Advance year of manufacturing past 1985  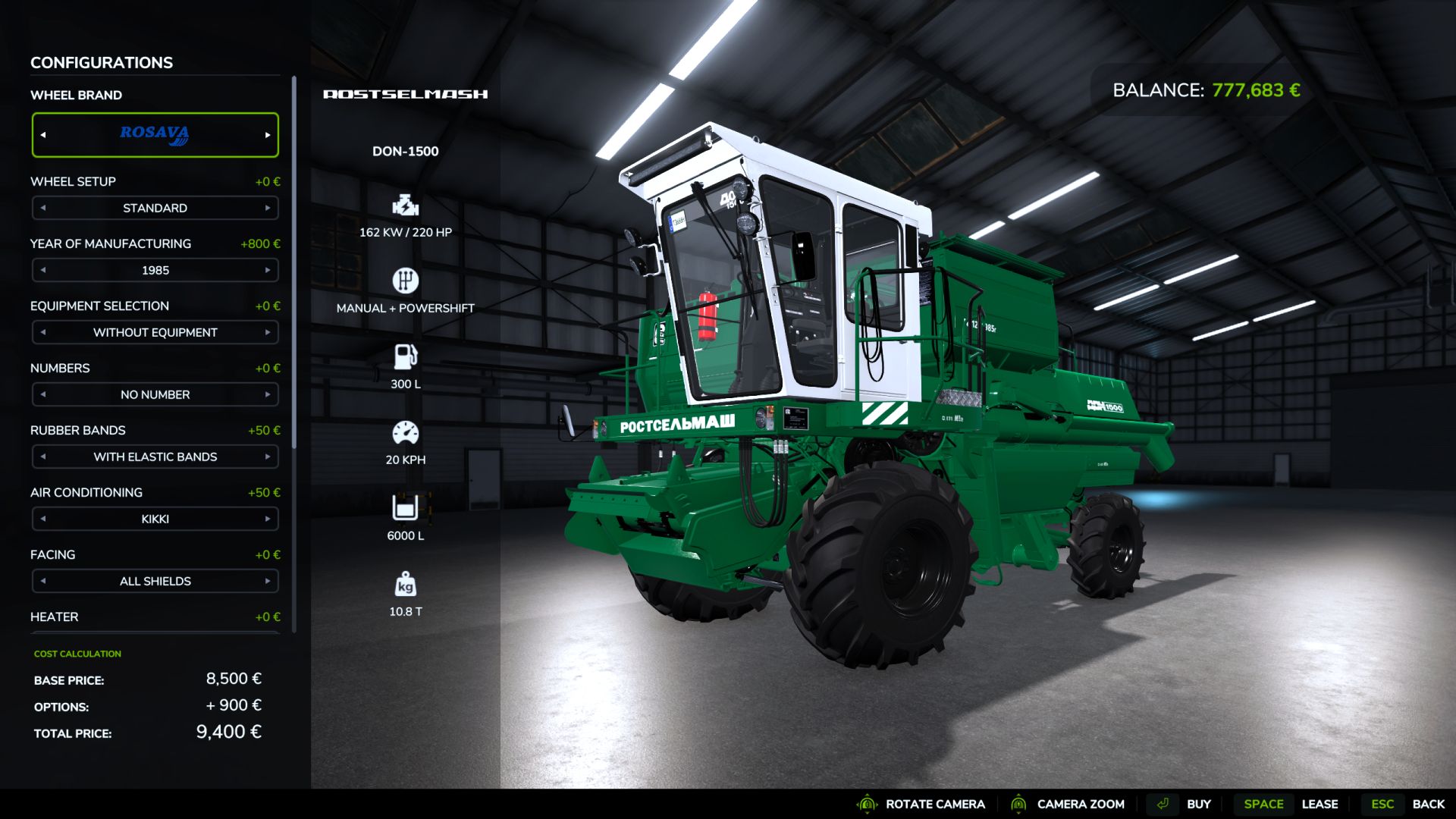click(x=268, y=270)
